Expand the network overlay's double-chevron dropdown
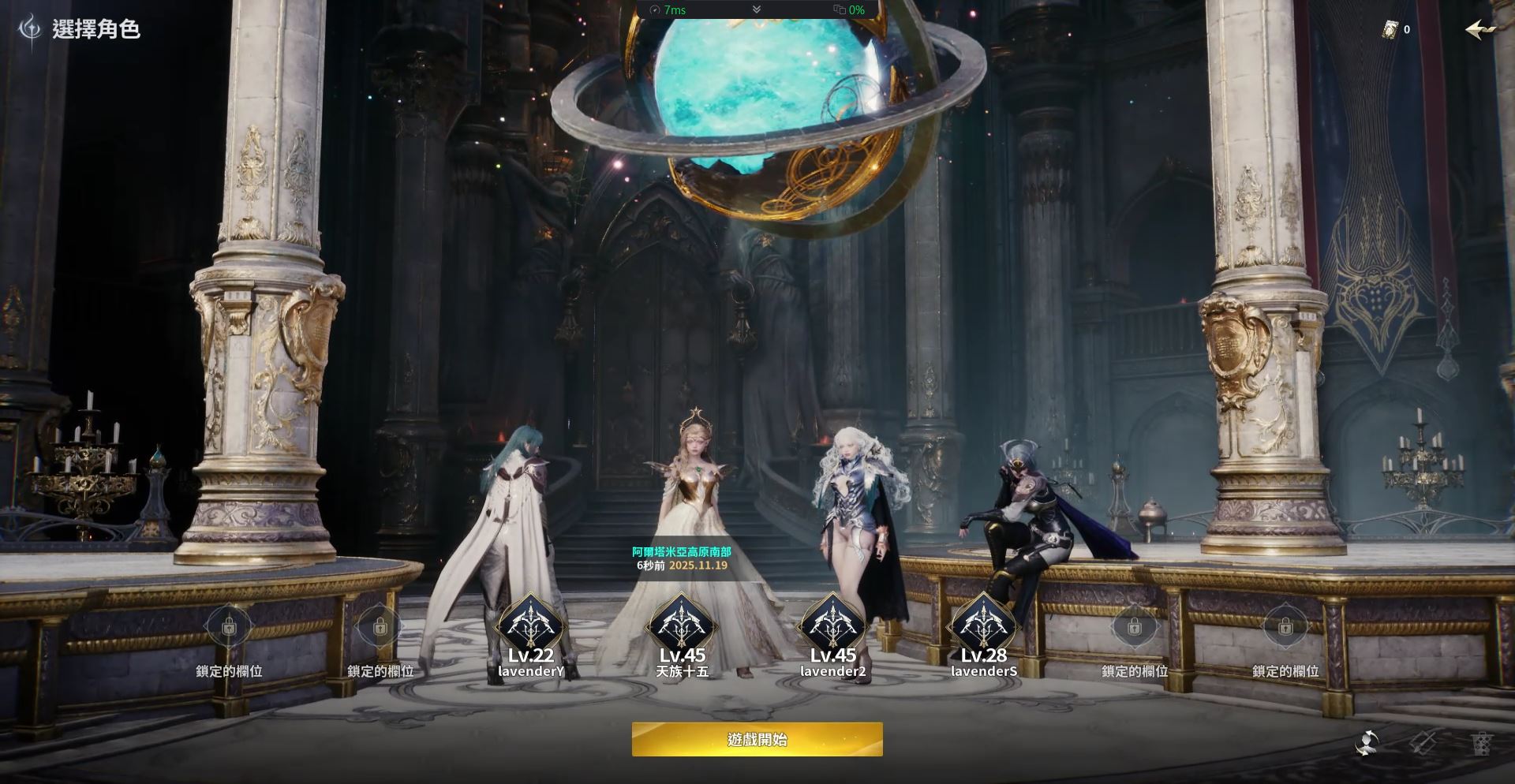 click(757, 9)
